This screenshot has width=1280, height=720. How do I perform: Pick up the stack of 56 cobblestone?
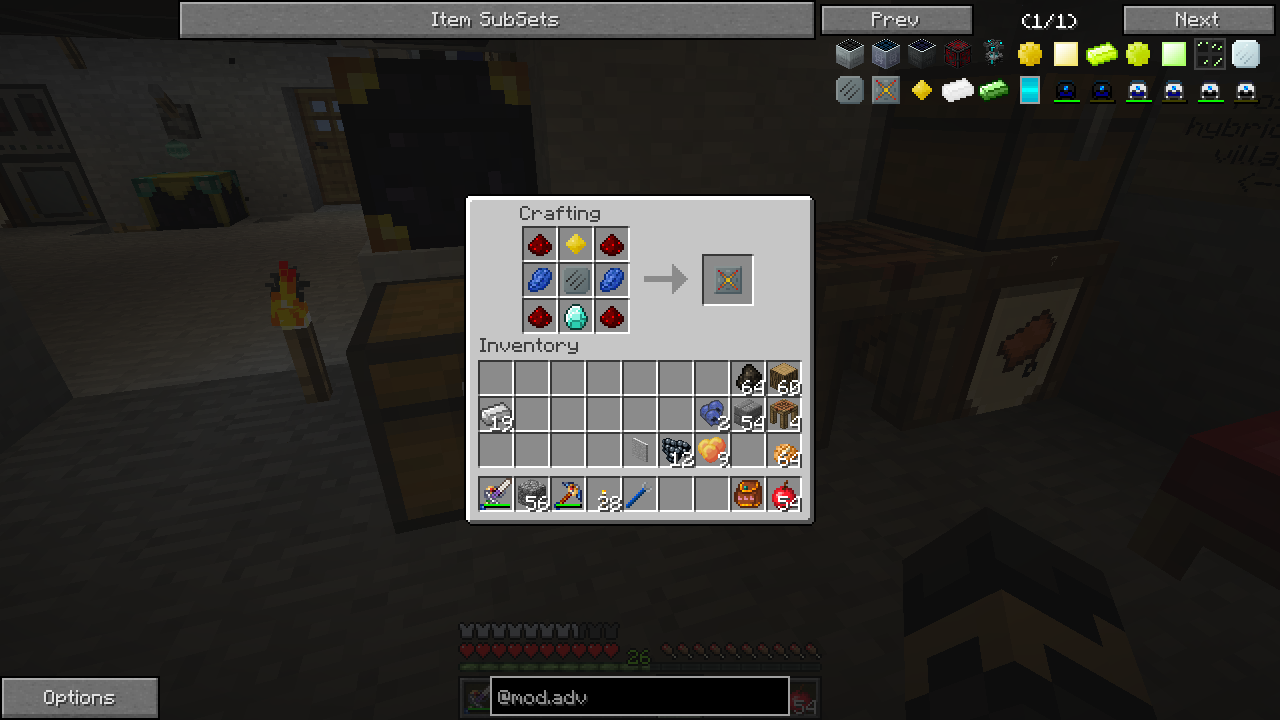pos(532,495)
